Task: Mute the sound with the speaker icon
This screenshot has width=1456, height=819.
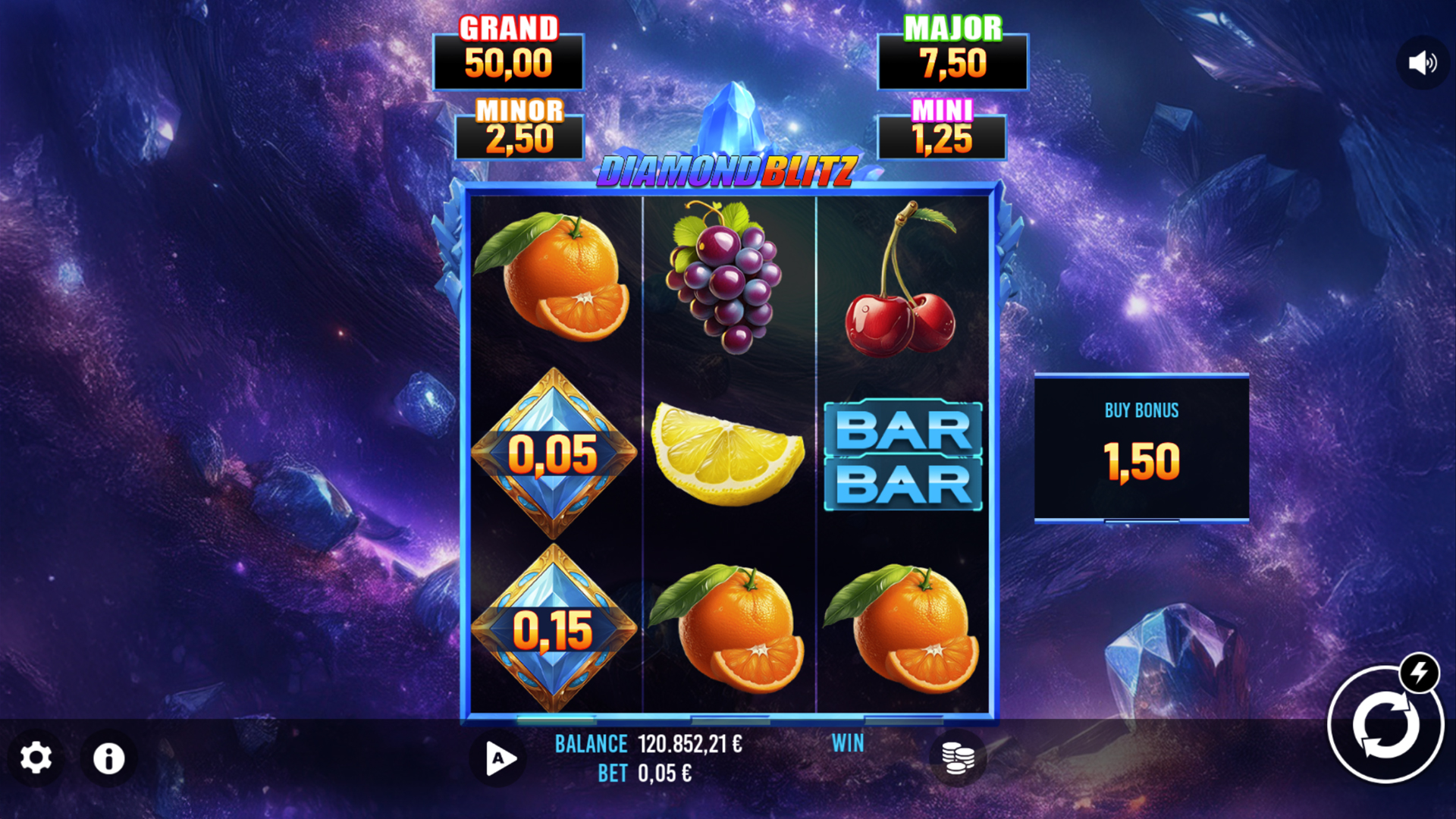Action: point(1422,63)
